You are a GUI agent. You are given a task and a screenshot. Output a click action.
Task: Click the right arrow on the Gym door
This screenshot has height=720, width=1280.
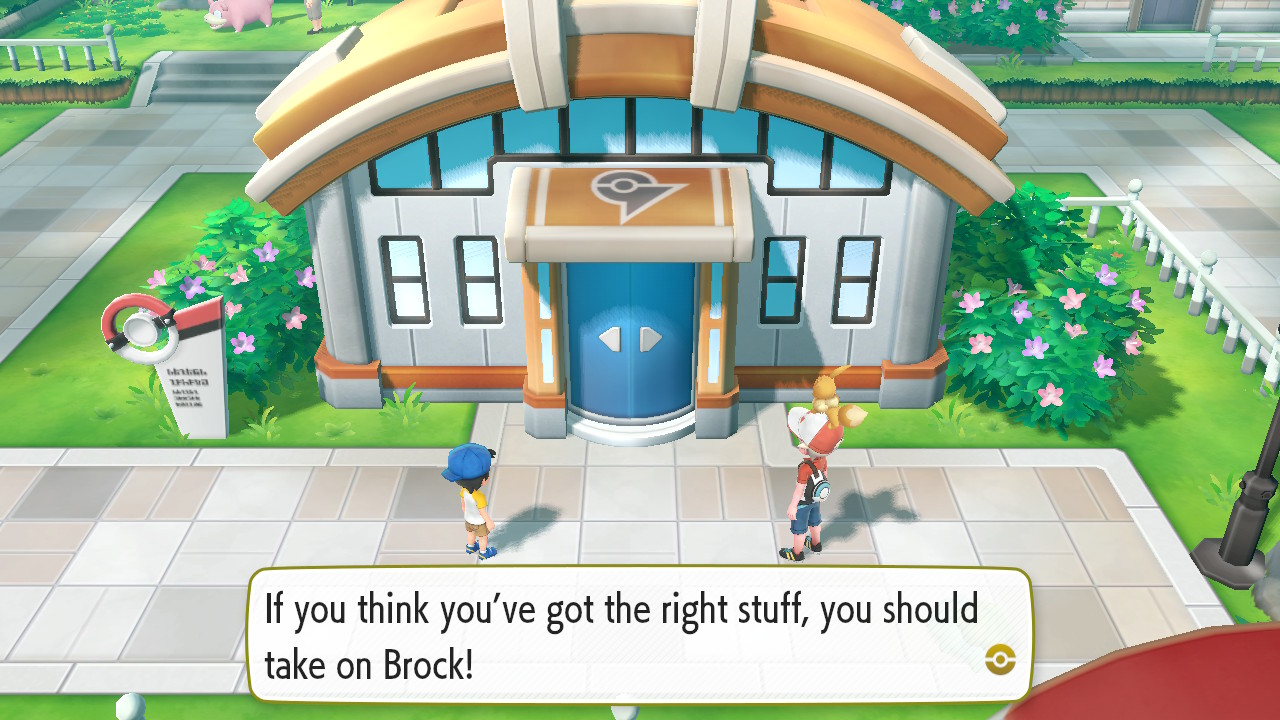tap(648, 338)
